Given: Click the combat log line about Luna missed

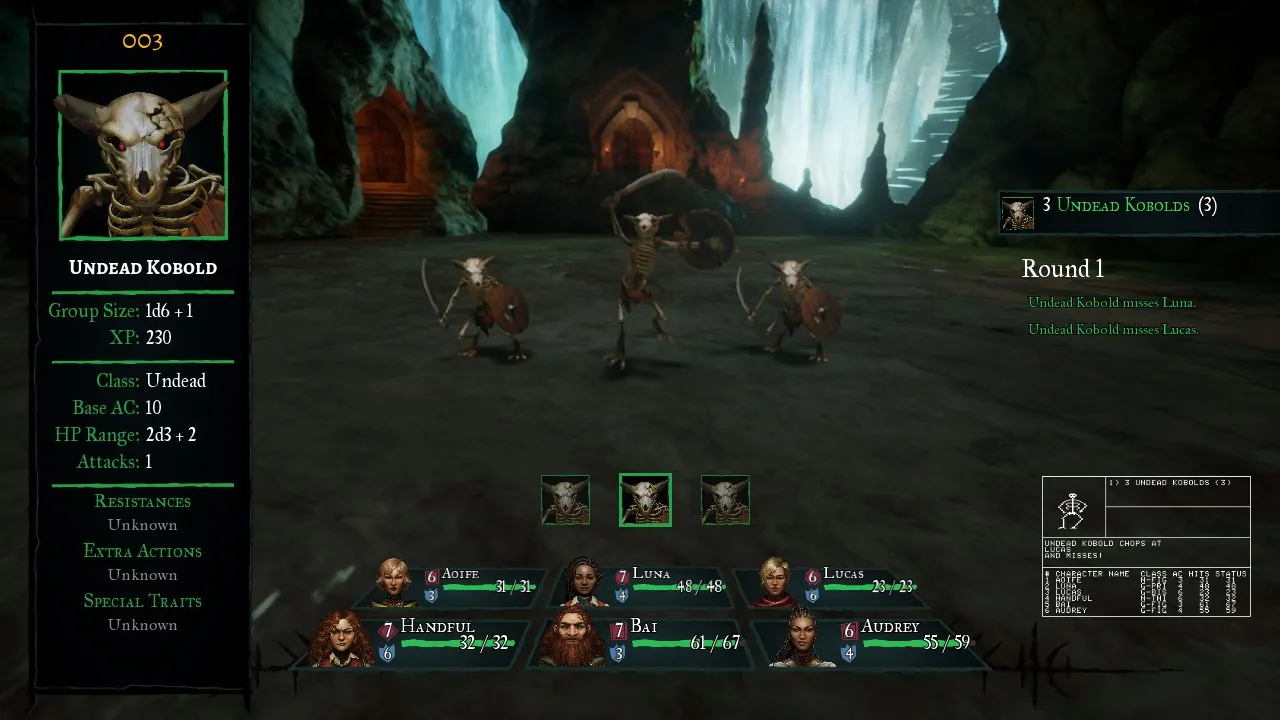Looking at the screenshot, I should click(1112, 303).
